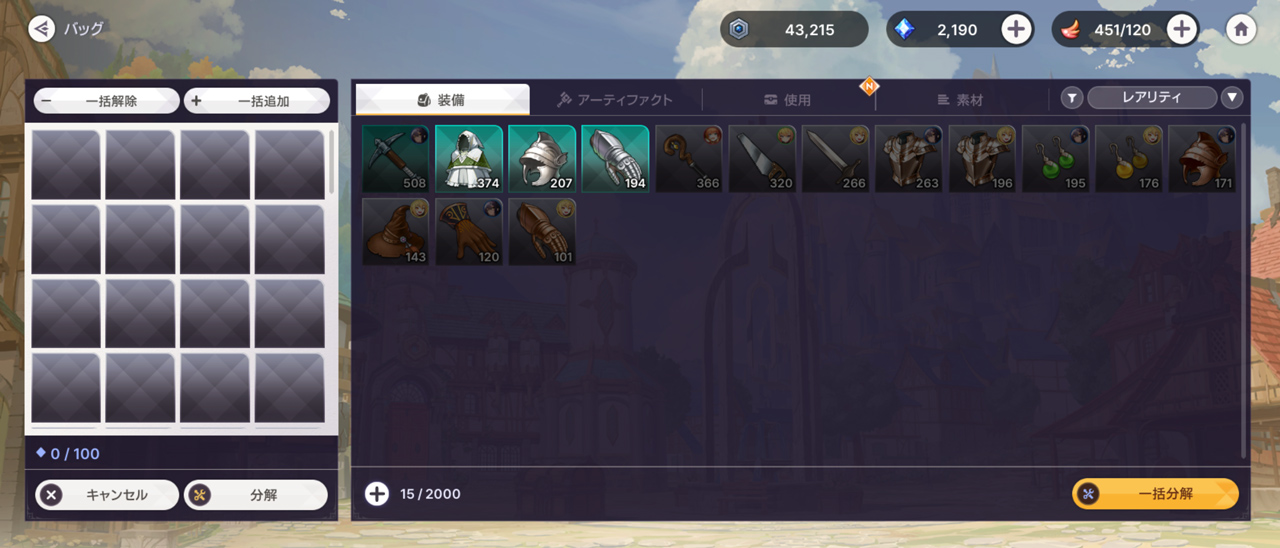Expand bag capacity with plus icon
This screenshot has height=548, width=1280.
click(x=377, y=494)
